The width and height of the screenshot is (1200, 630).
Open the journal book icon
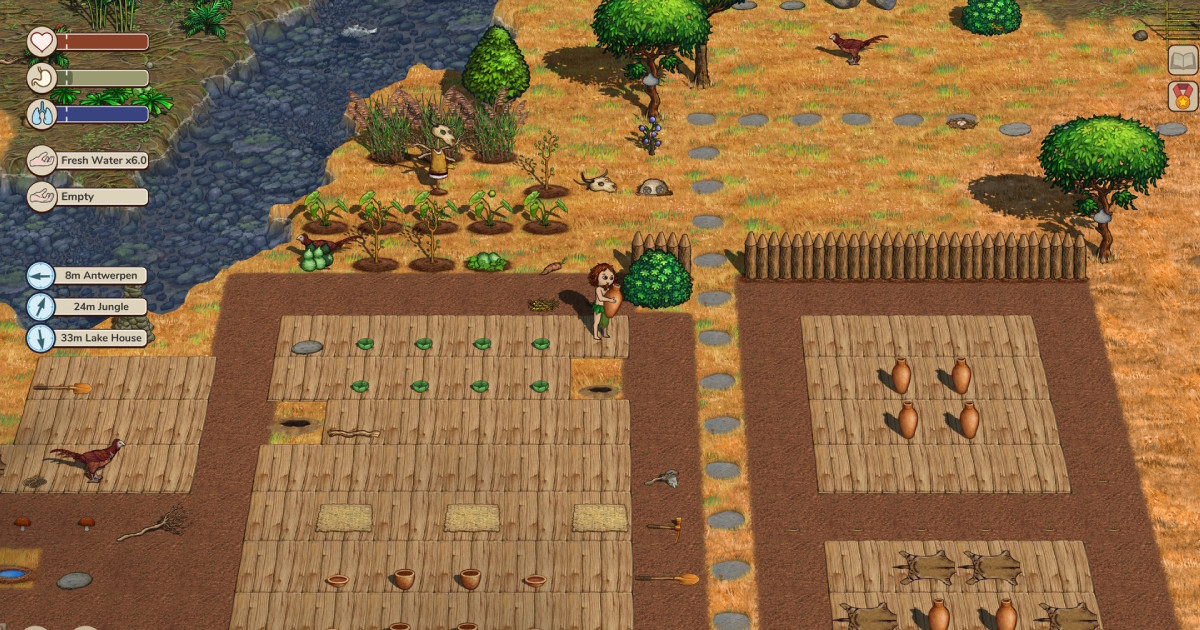(x=1183, y=60)
